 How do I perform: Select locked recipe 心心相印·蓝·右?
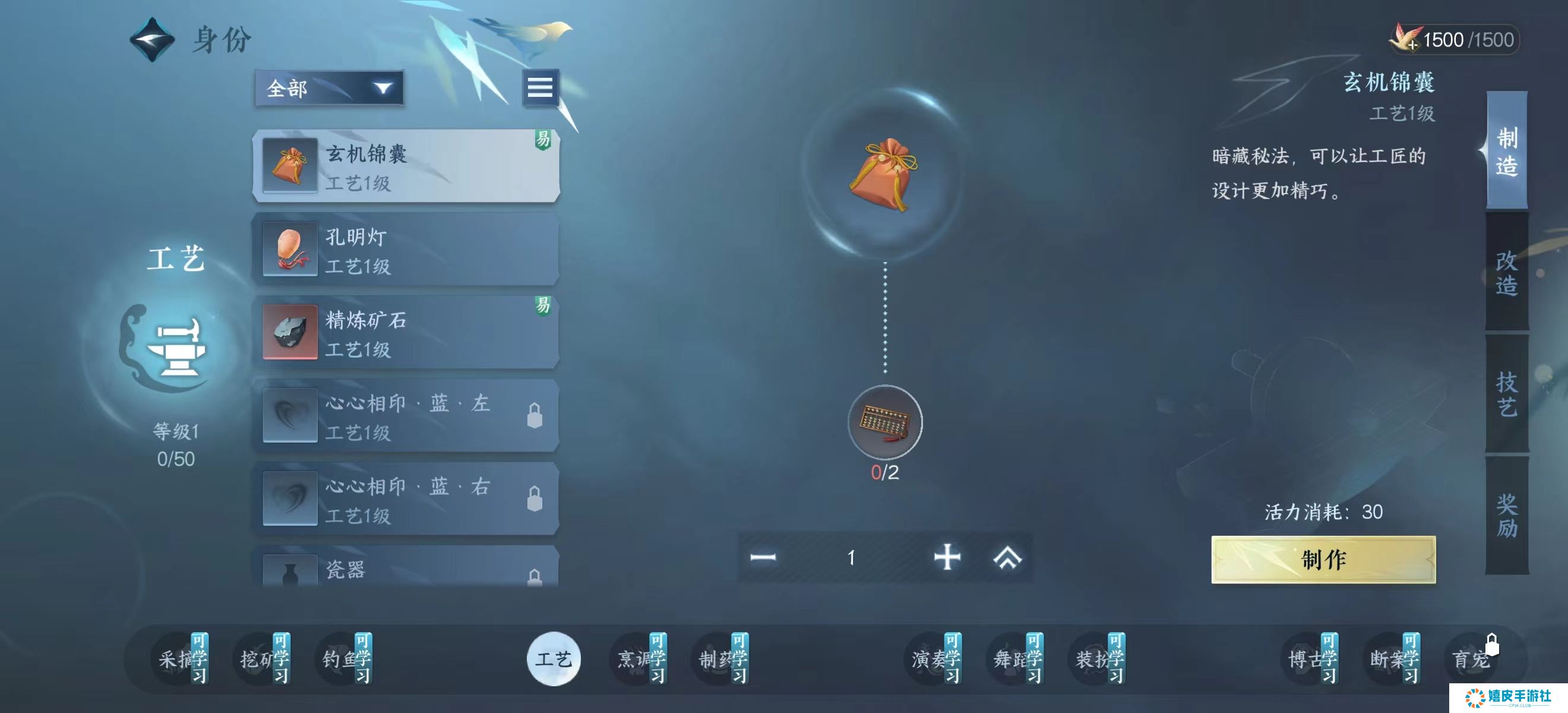406,499
